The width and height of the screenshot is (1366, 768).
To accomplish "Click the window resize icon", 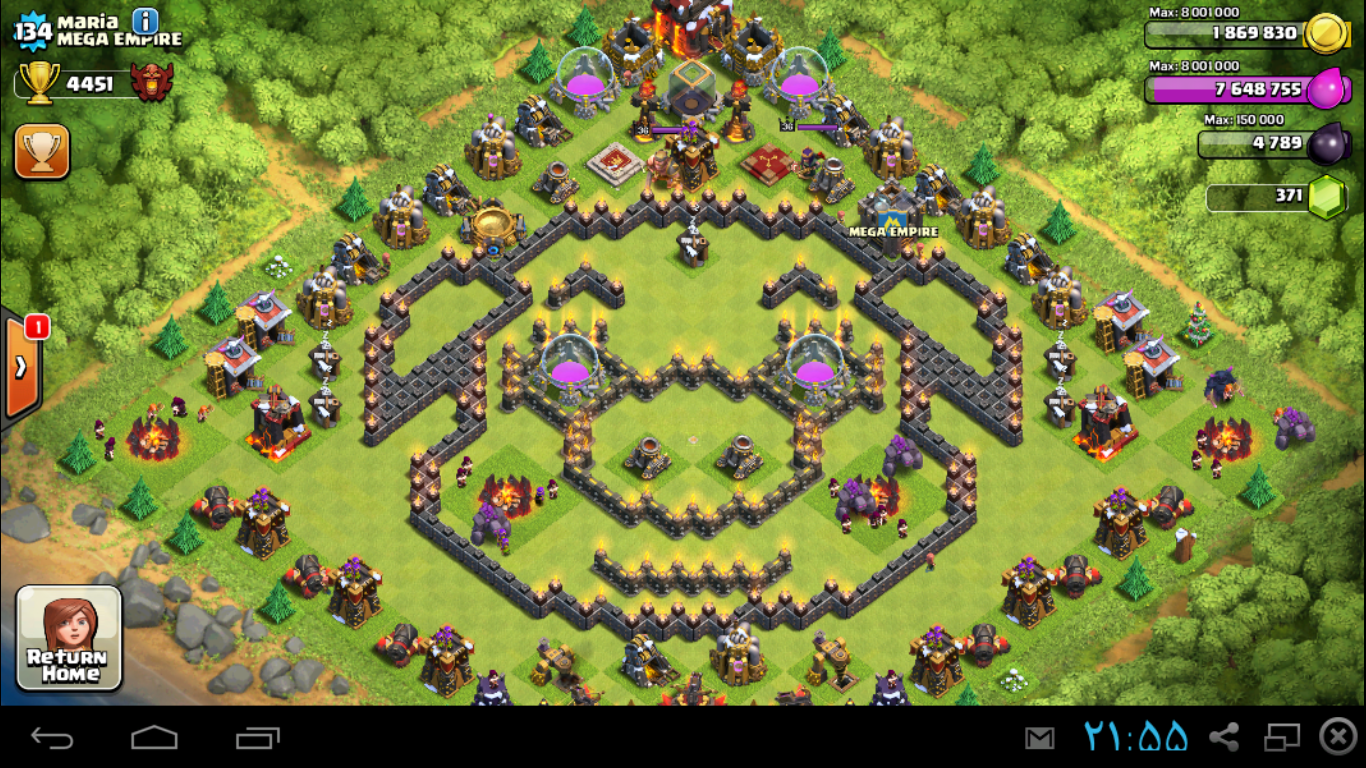I will [x=1281, y=738].
